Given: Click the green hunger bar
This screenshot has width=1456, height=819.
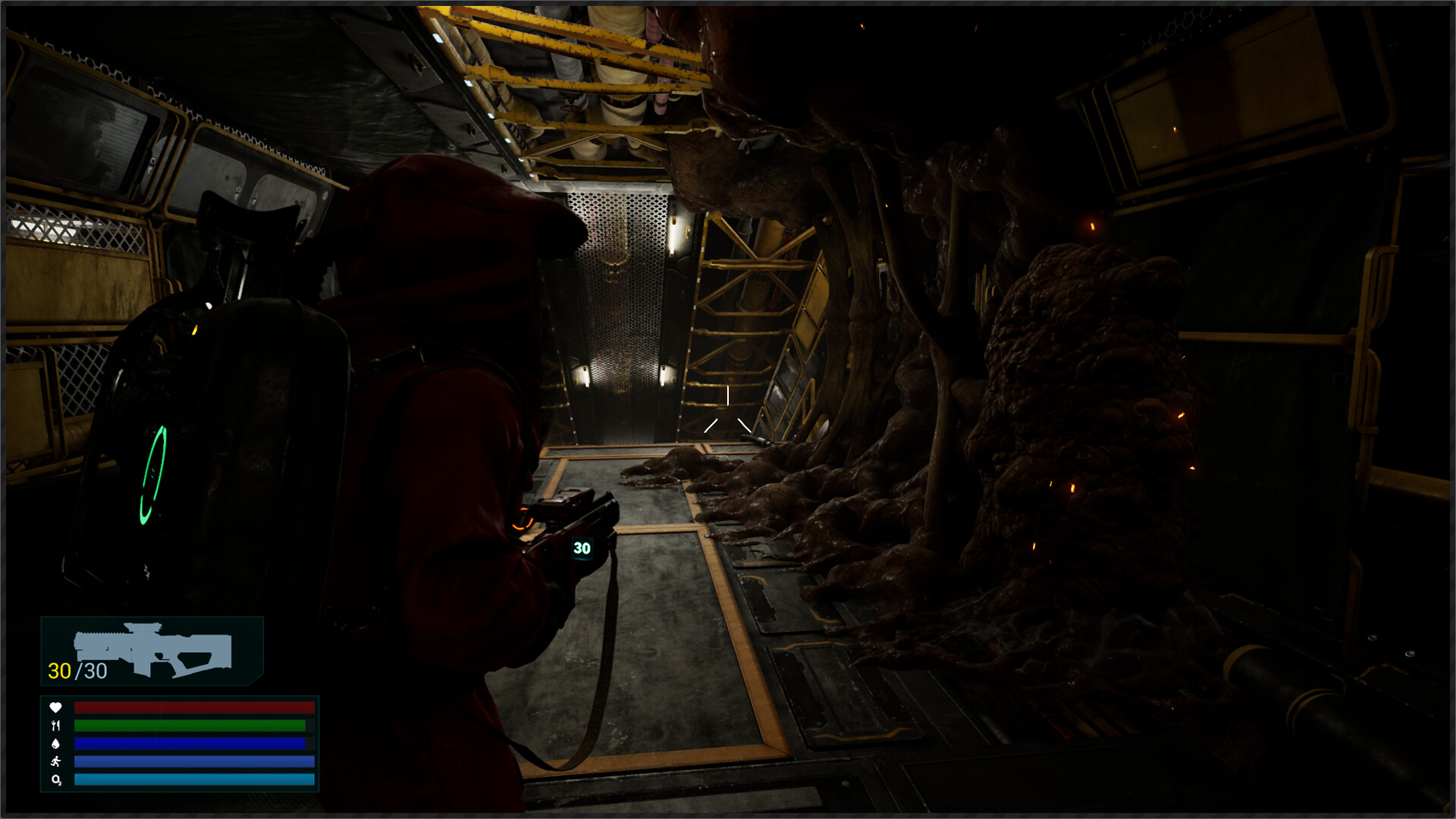Looking at the screenshot, I should (x=193, y=726).
